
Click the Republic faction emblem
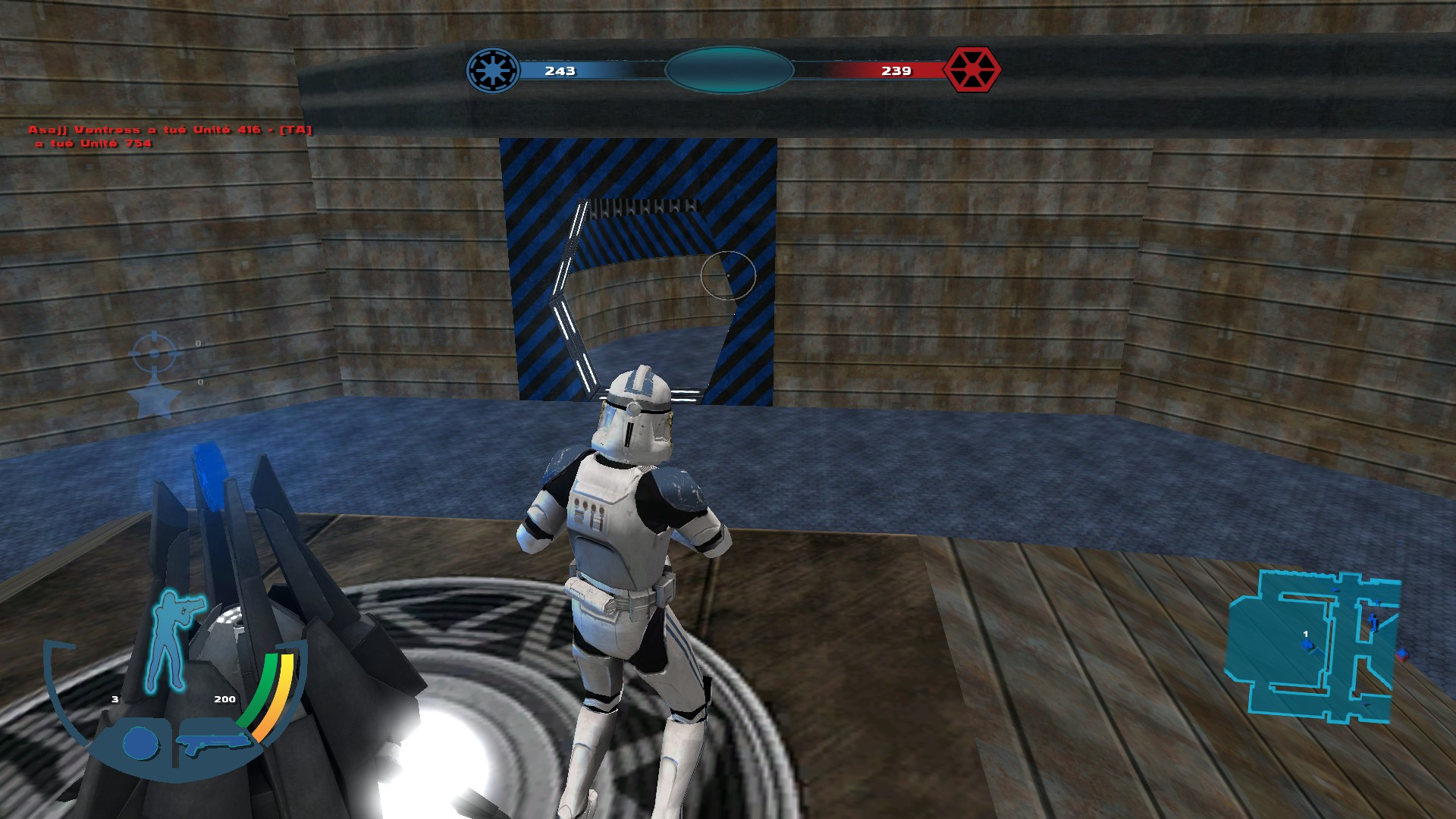coord(493,71)
